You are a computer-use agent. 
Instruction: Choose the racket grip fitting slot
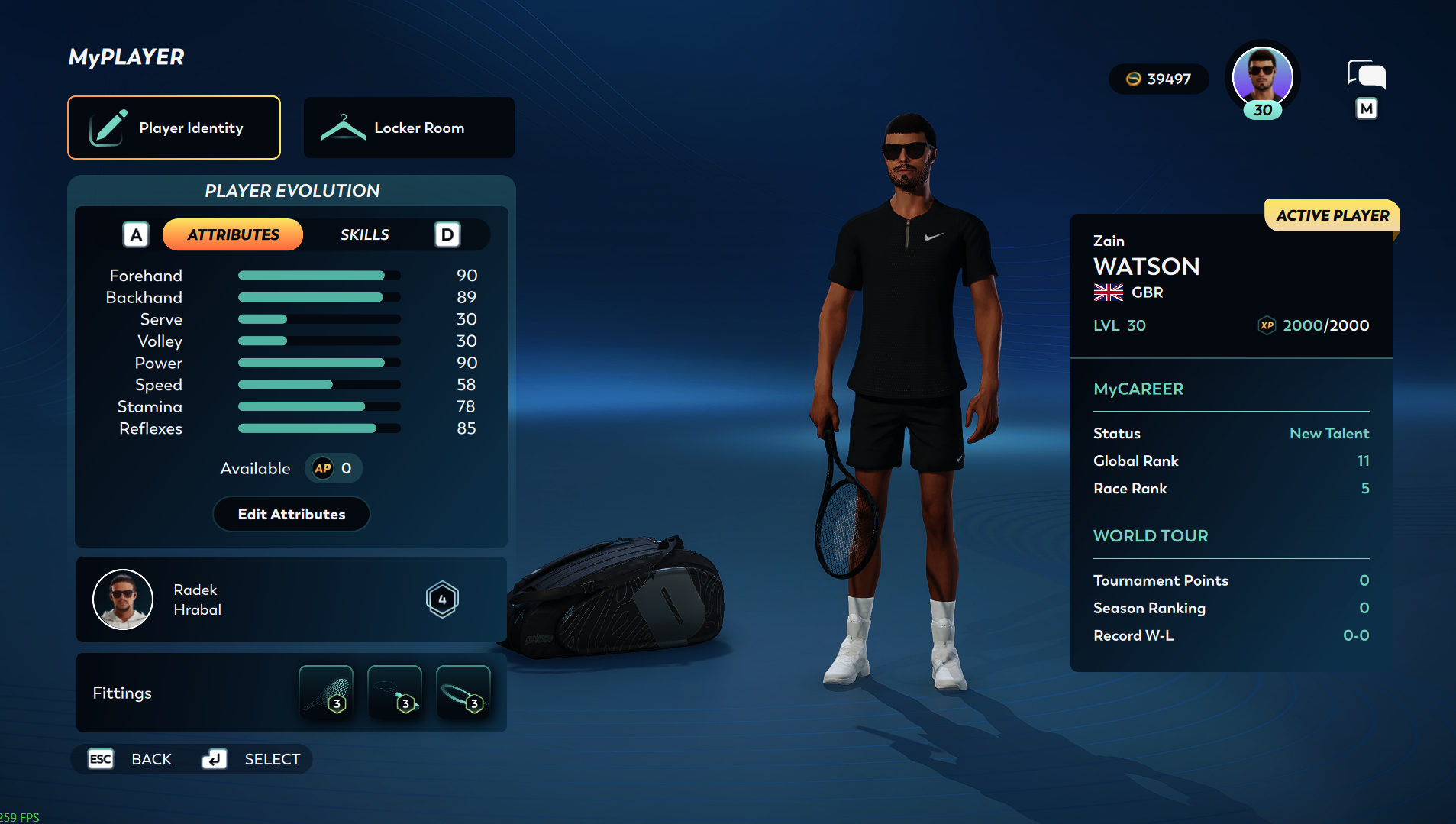coord(395,692)
